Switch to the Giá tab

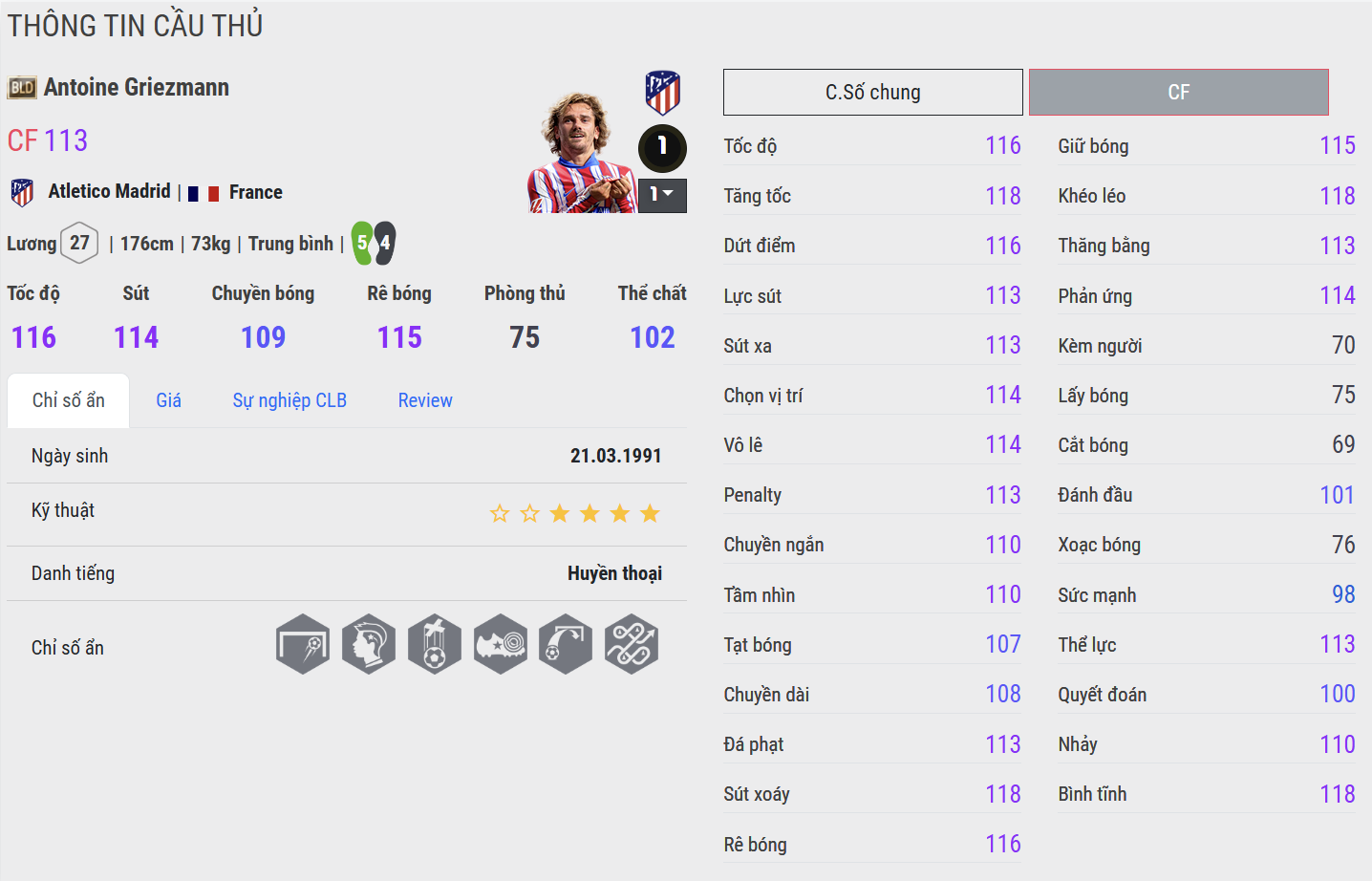coord(168,400)
